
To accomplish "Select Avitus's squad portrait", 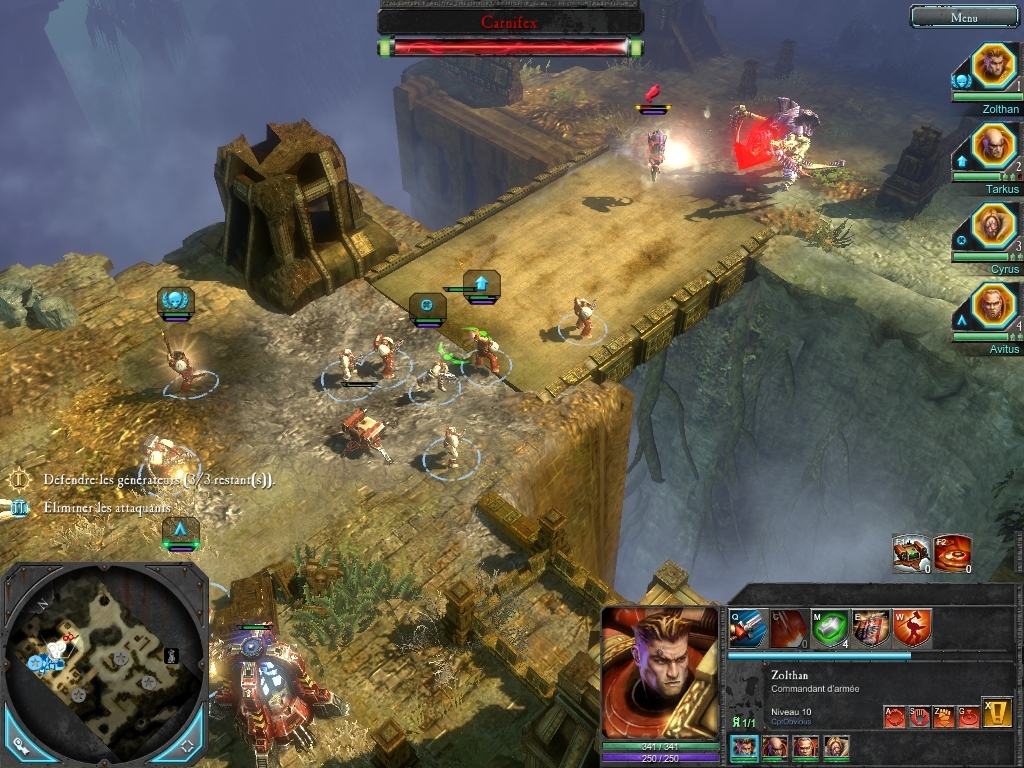I will click(993, 305).
